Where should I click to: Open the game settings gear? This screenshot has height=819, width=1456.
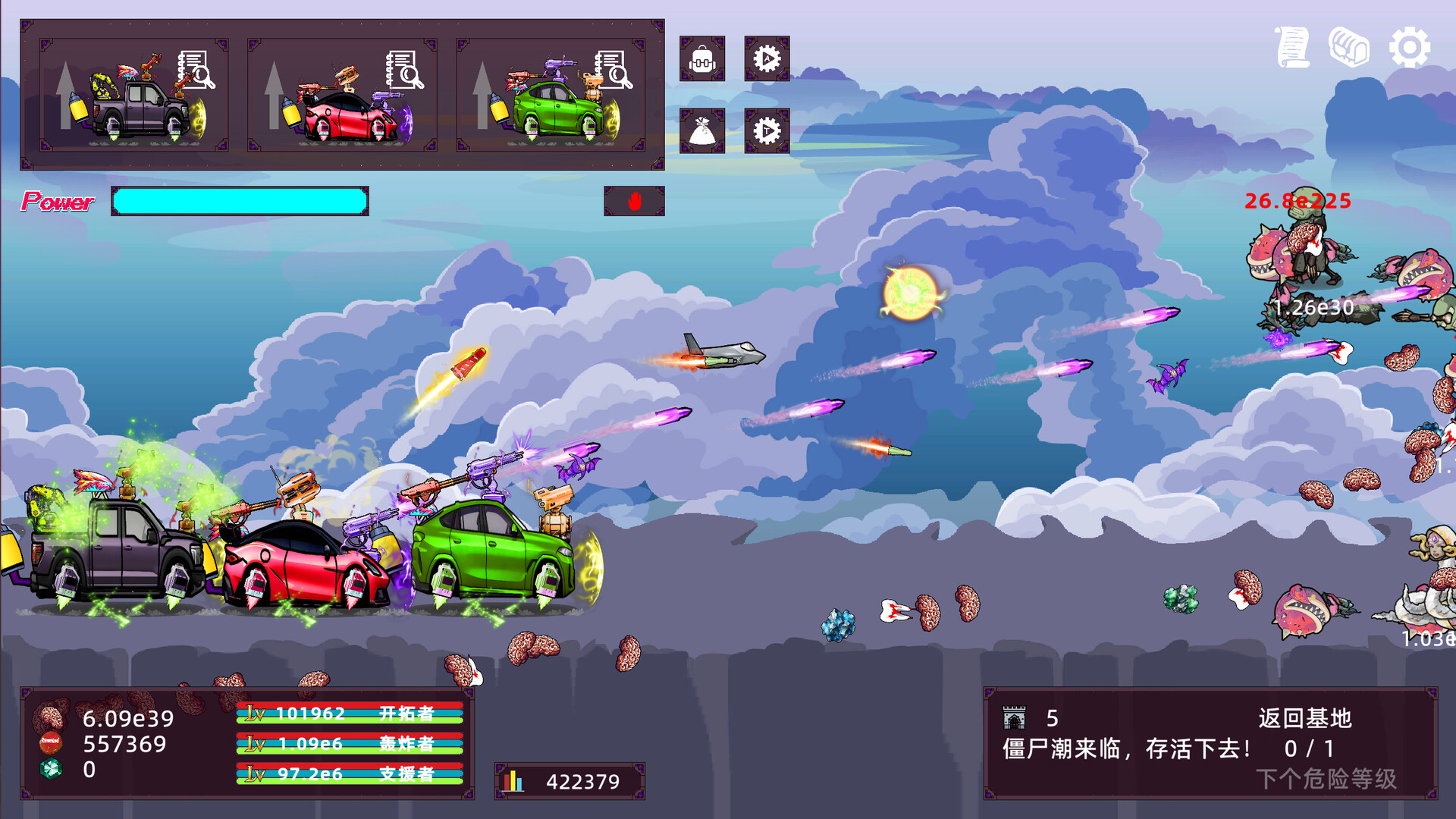coord(1411,47)
